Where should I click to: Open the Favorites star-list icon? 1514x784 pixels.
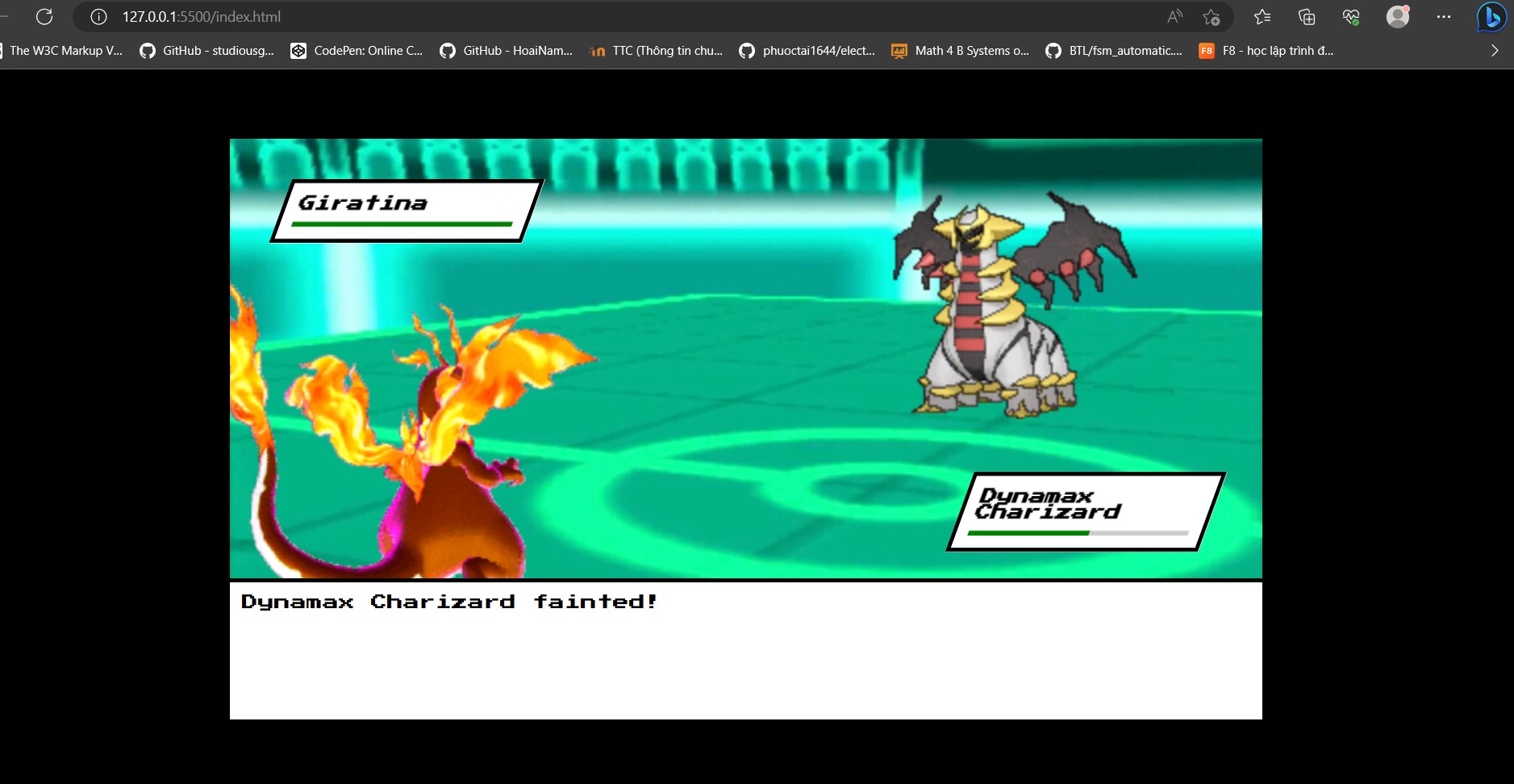[1262, 17]
